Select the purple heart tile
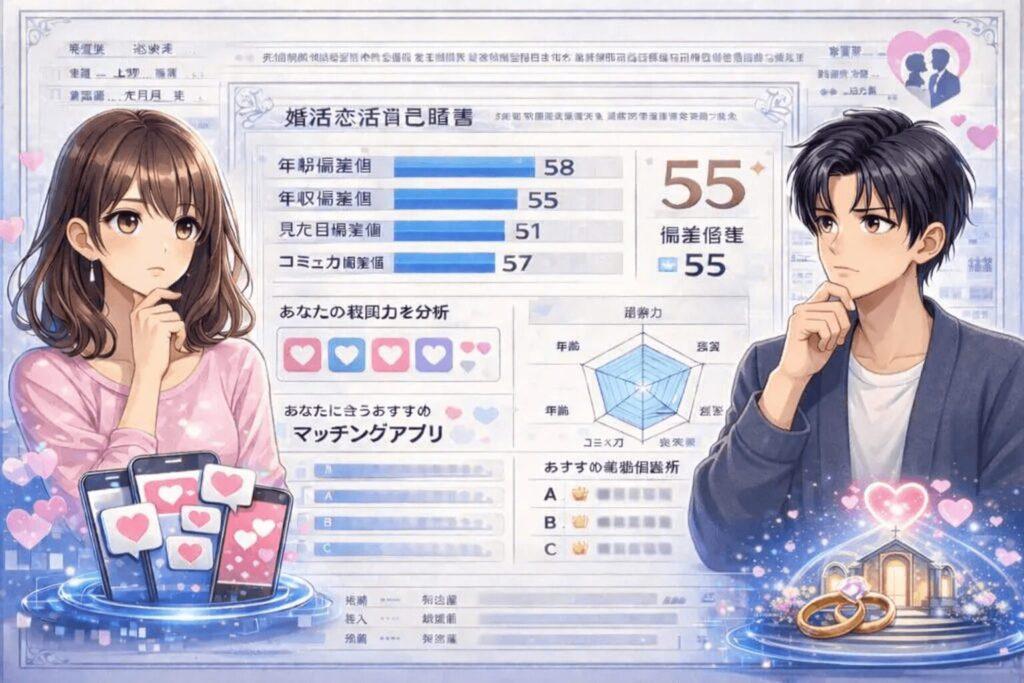This screenshot has height=683, width=1024. (x=433, y=353)
